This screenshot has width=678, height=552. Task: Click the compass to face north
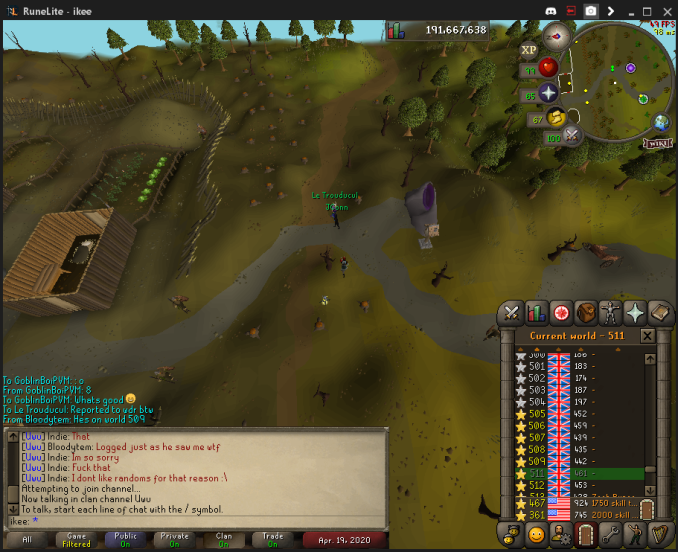point(556,36)
